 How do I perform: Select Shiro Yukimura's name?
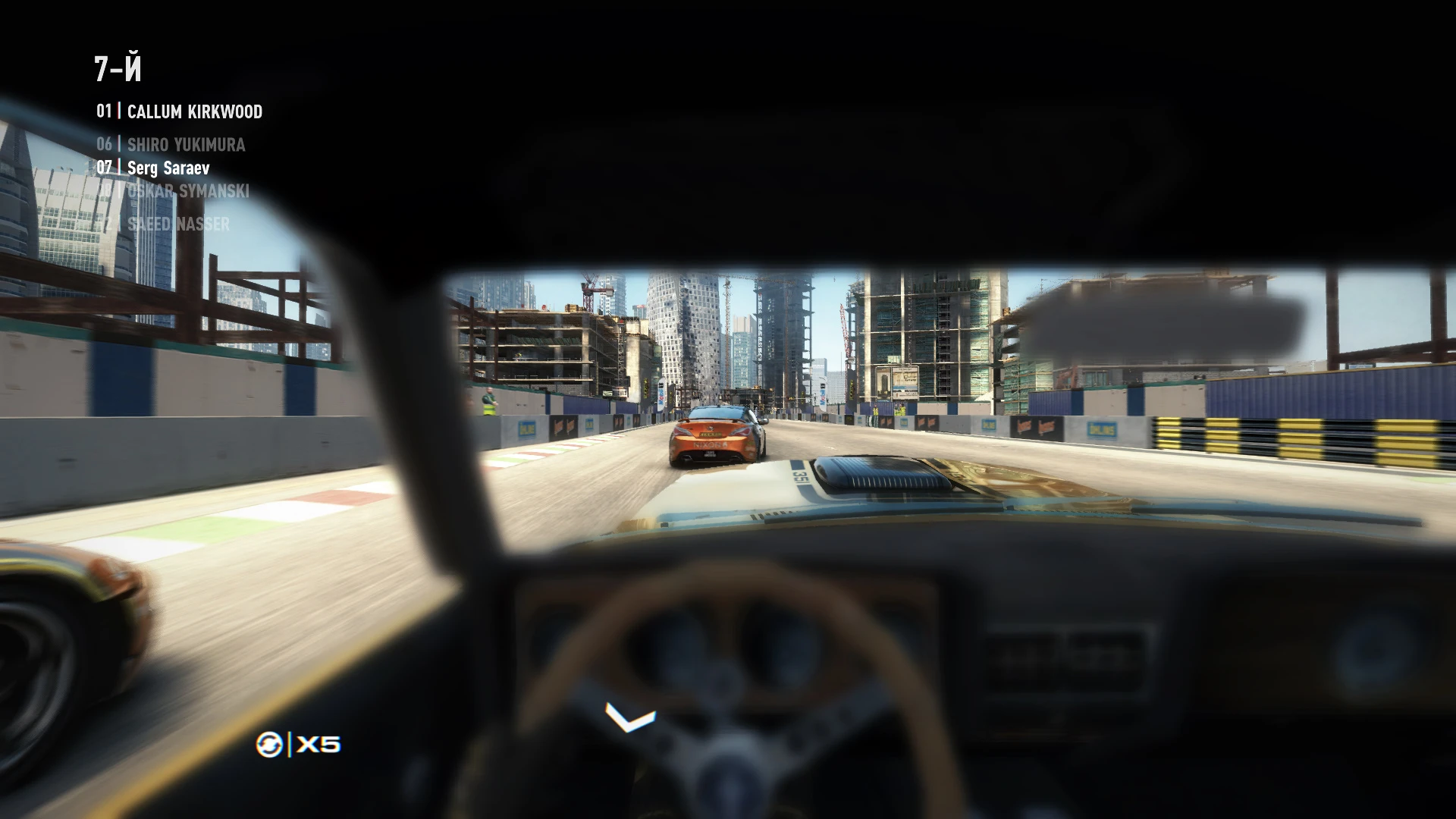pyautogui.click(x=186, y=145)
